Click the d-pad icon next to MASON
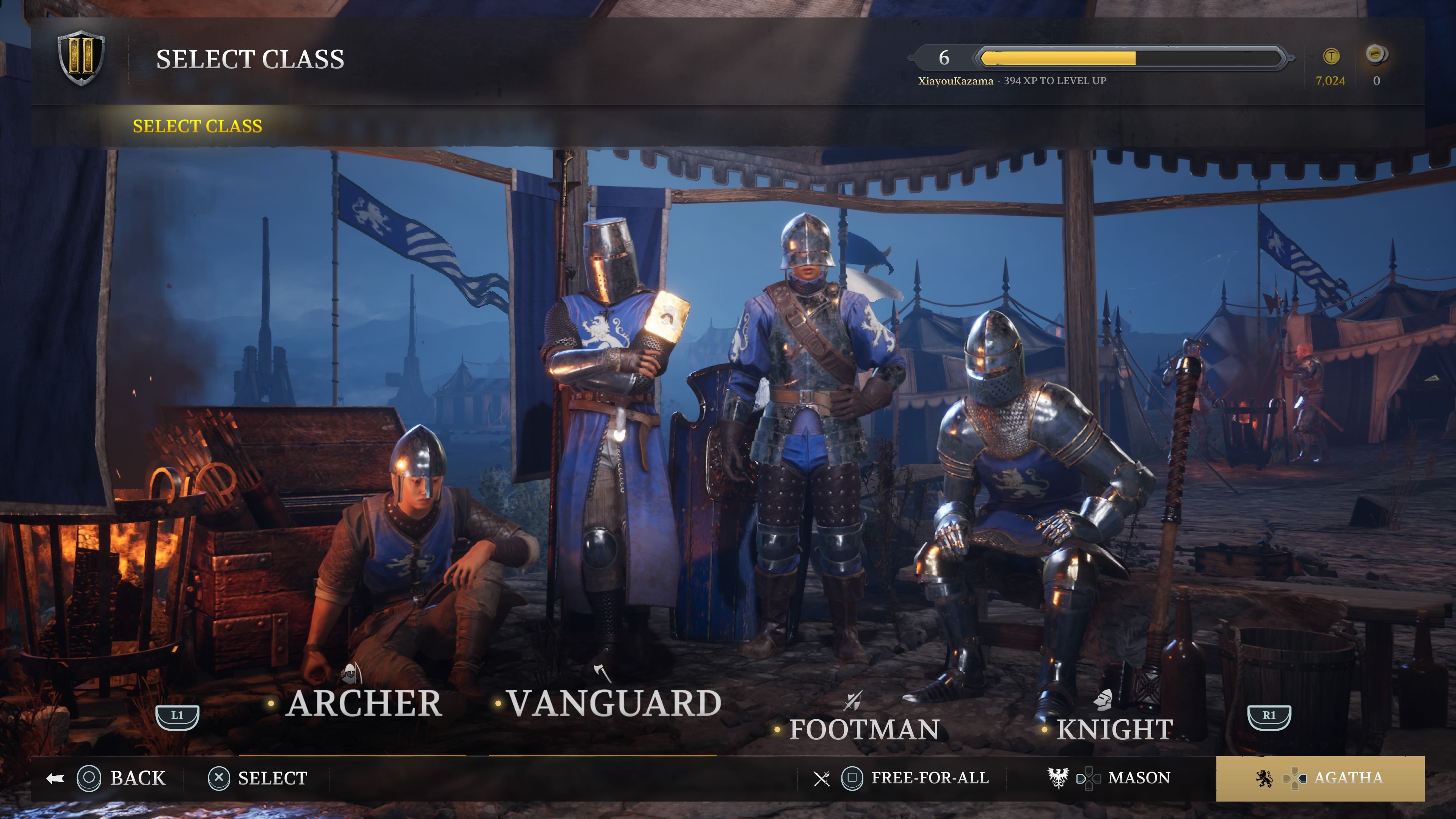The height and width of the screenshot is (819, 1456). [x=1089, y=778]
